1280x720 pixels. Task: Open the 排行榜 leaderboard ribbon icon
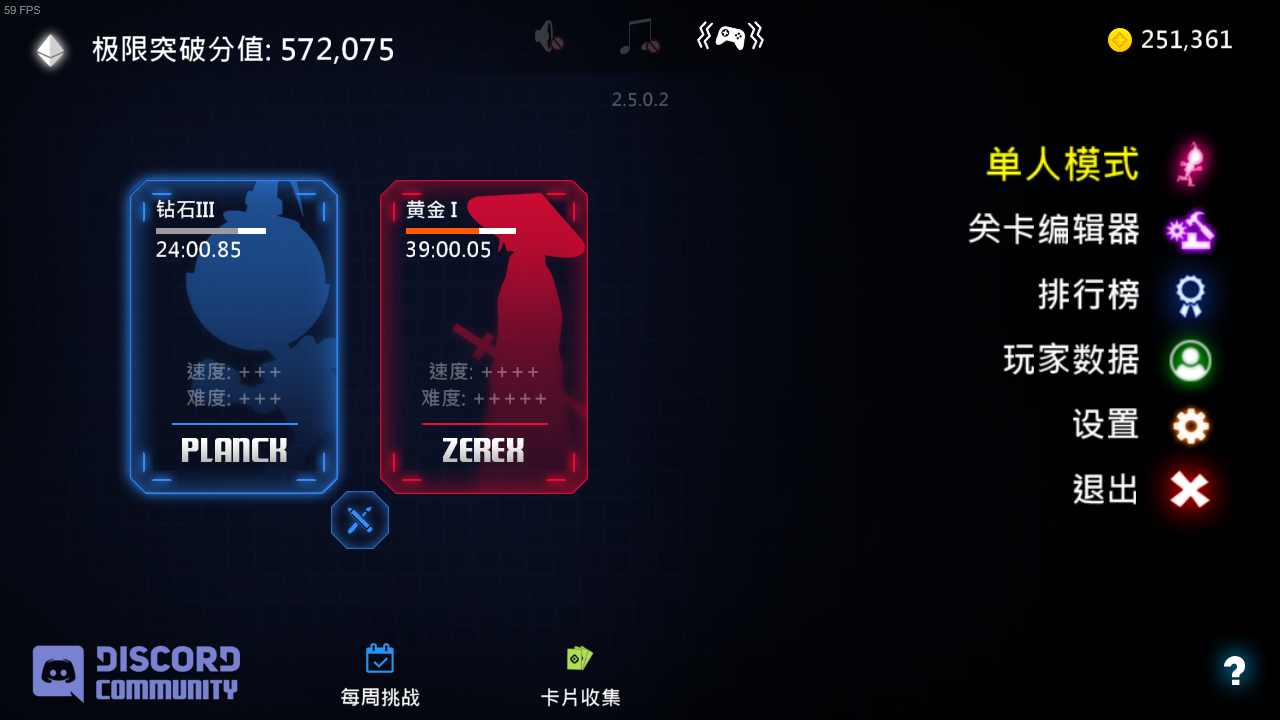1189,295
